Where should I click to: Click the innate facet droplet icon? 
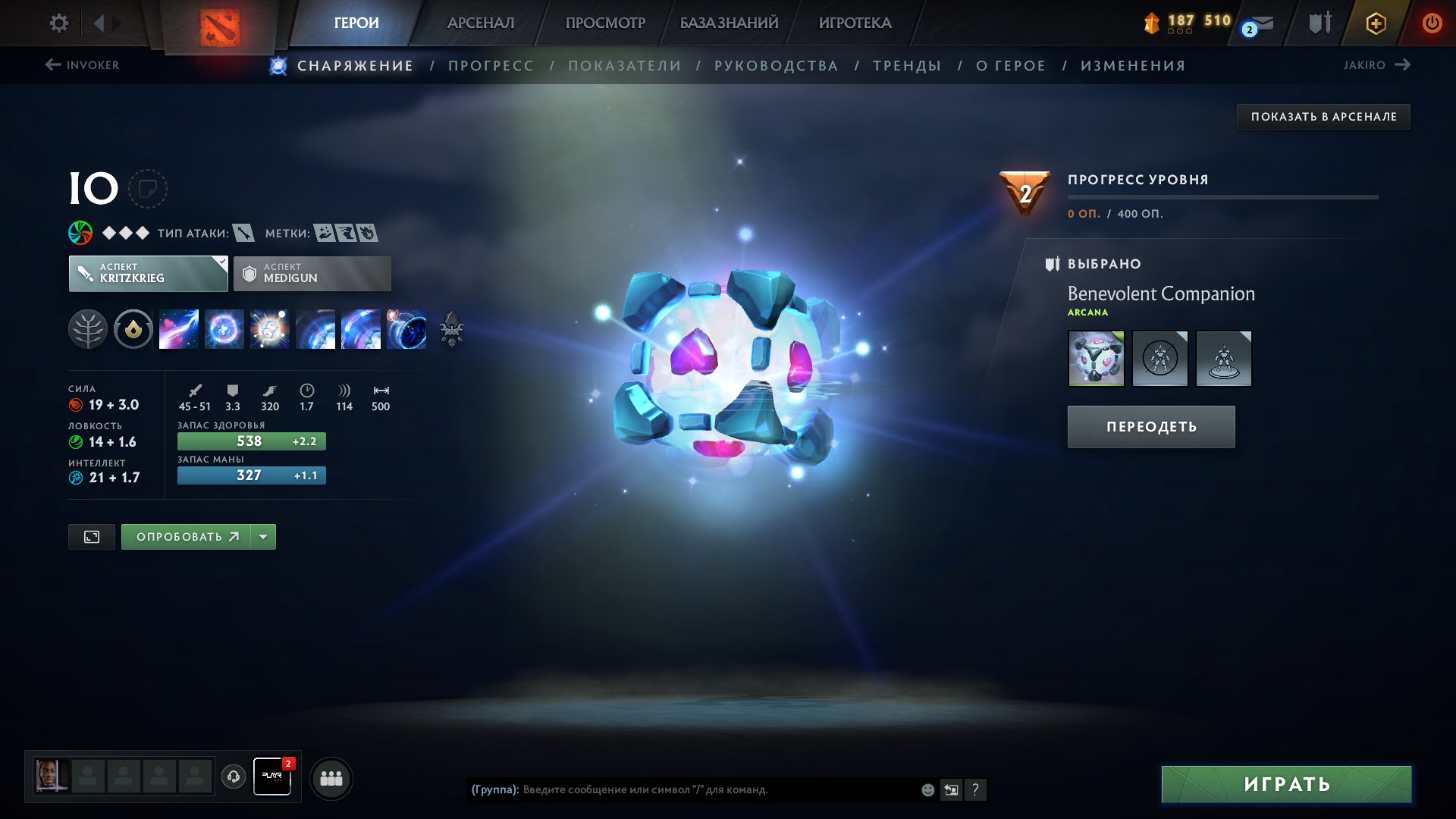[133, 329]
